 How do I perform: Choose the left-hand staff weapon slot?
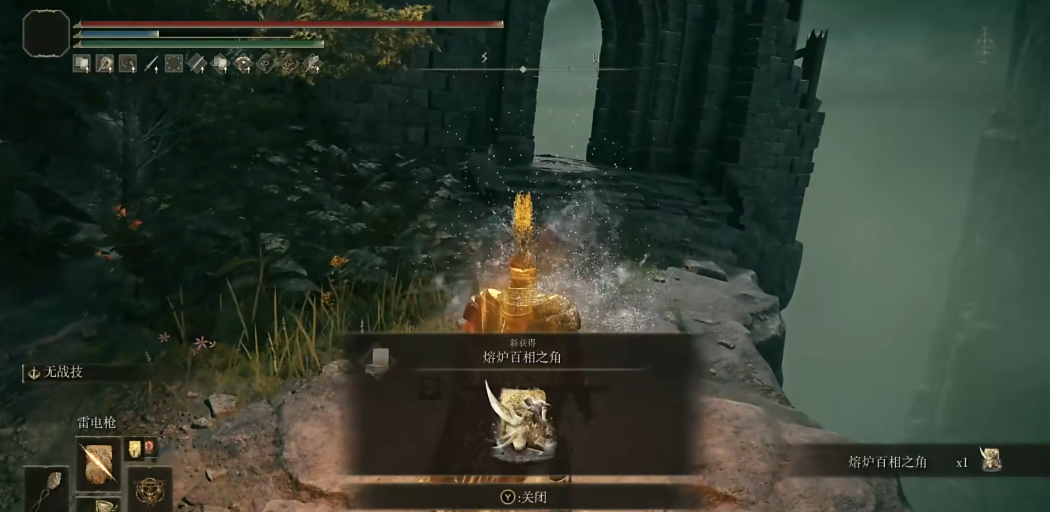[x=46, y=490]
